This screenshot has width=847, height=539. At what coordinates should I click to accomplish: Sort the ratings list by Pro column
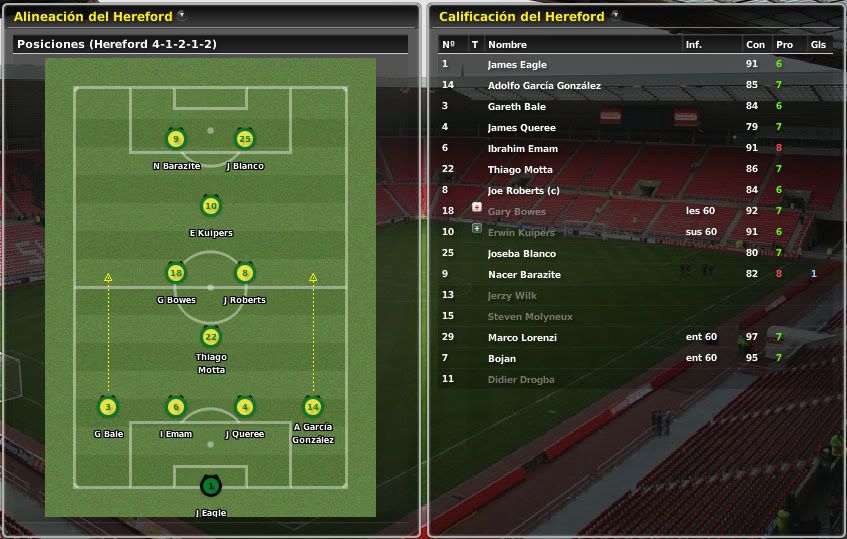[x=783, y=45]
